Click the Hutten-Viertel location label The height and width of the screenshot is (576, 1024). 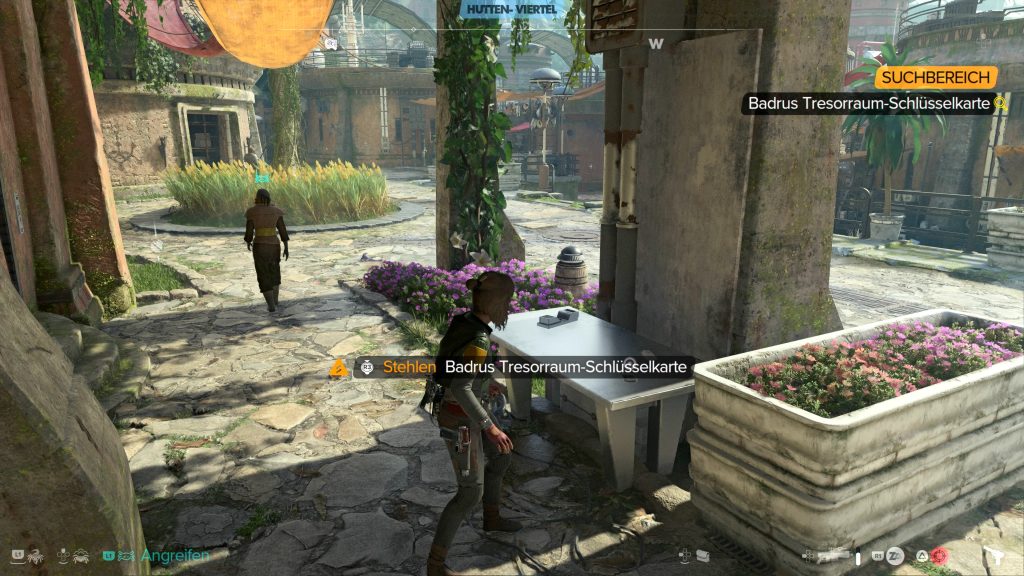511,10
